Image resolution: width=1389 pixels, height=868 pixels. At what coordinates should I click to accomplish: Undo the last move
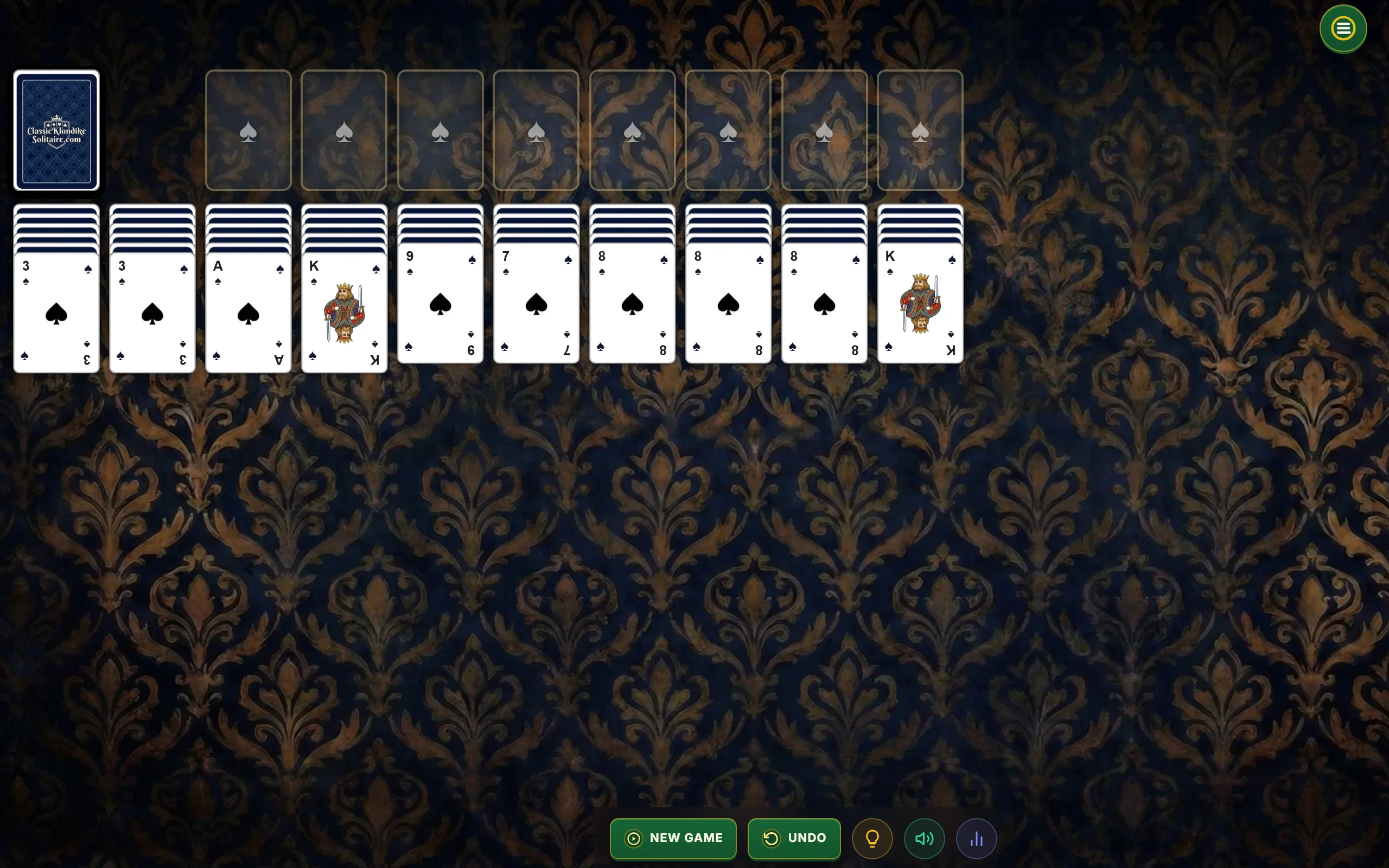point(794,838)
